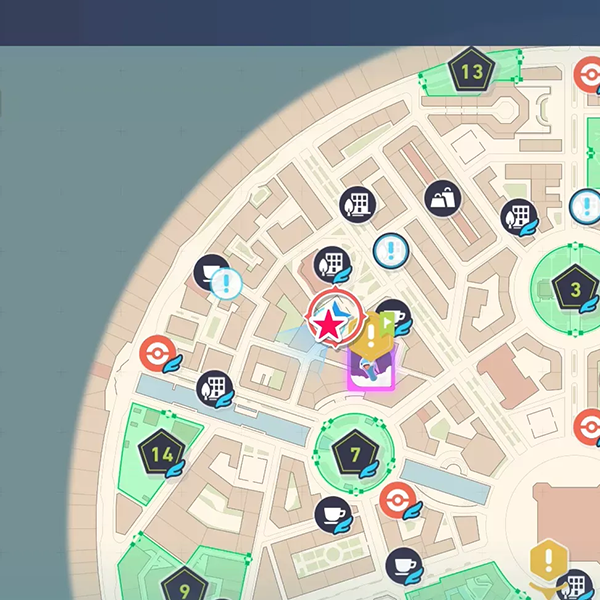
Task: Select the Pokémon Center marker beside Wild Zone 7
Action: click(x=397, y=499)
